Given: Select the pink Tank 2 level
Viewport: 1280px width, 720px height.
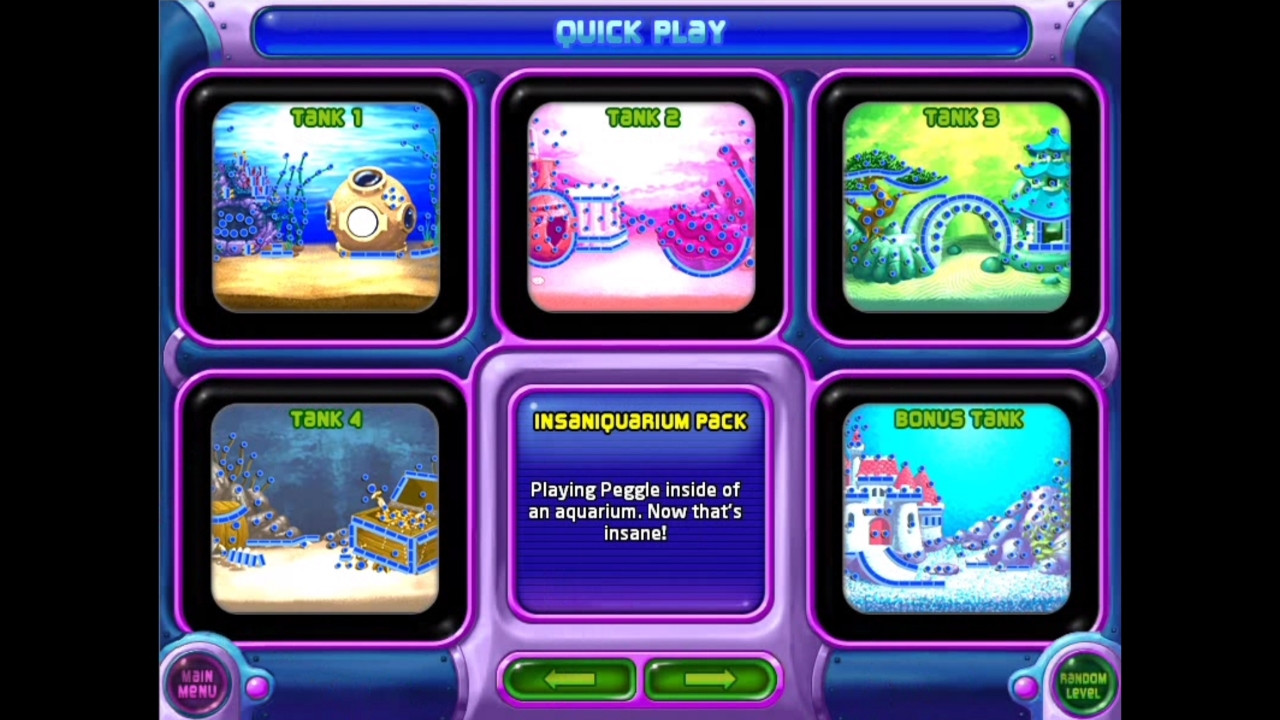Looking at the screenshot, I should tap(642, 205).
